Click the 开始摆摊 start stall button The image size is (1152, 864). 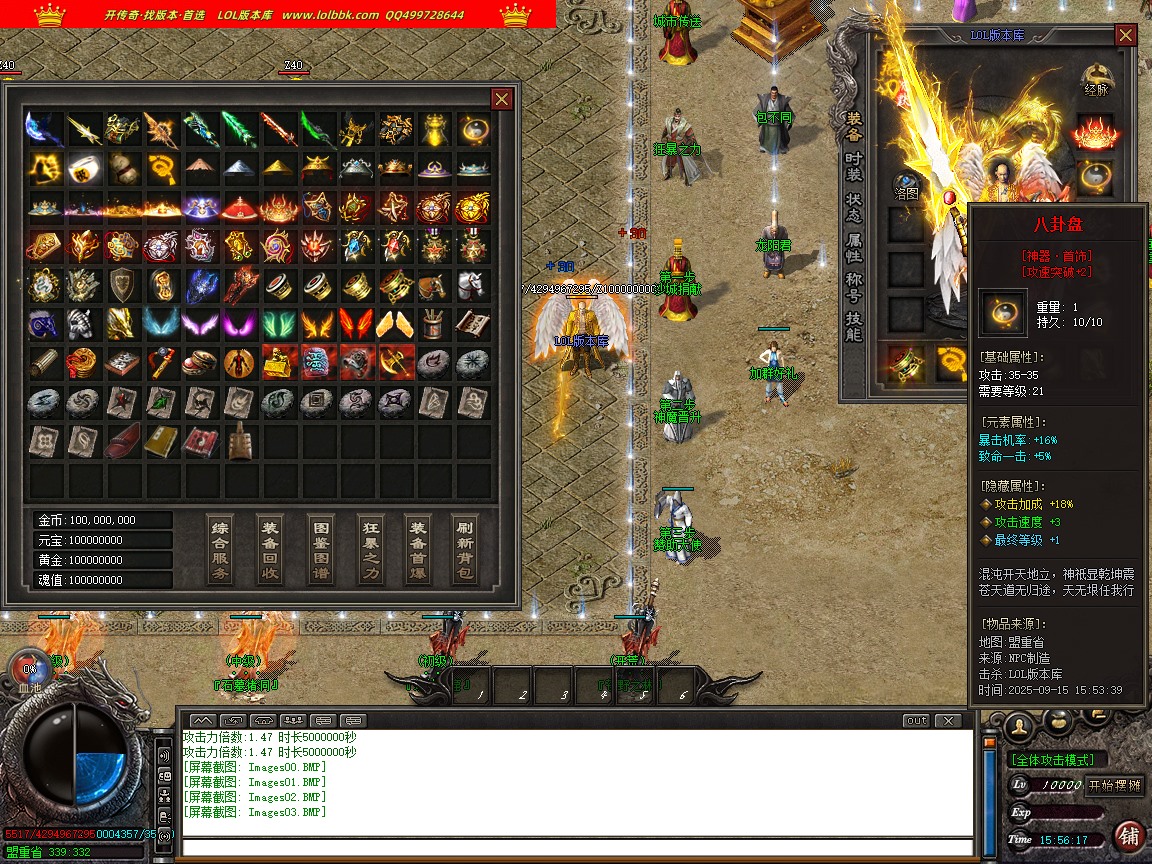[1115, 785]
